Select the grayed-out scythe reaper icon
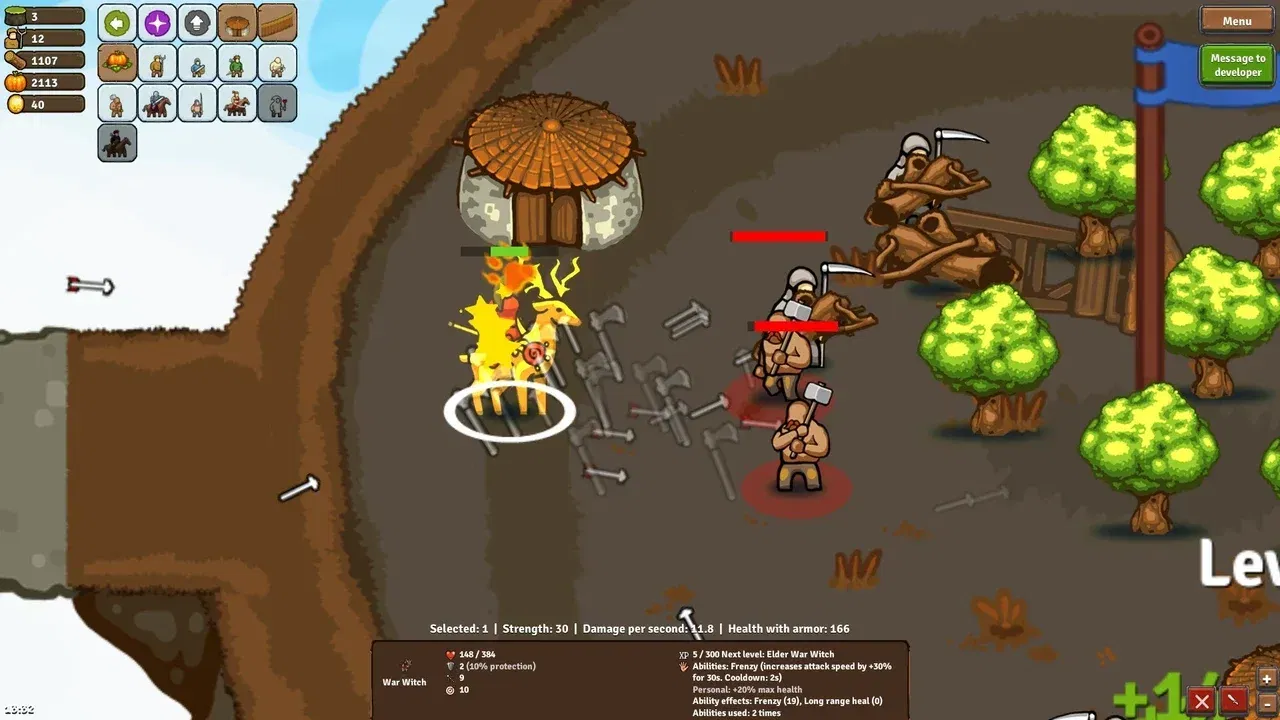Image resolution: width=1280 pixels, height=720 pixels. (277, 103)
